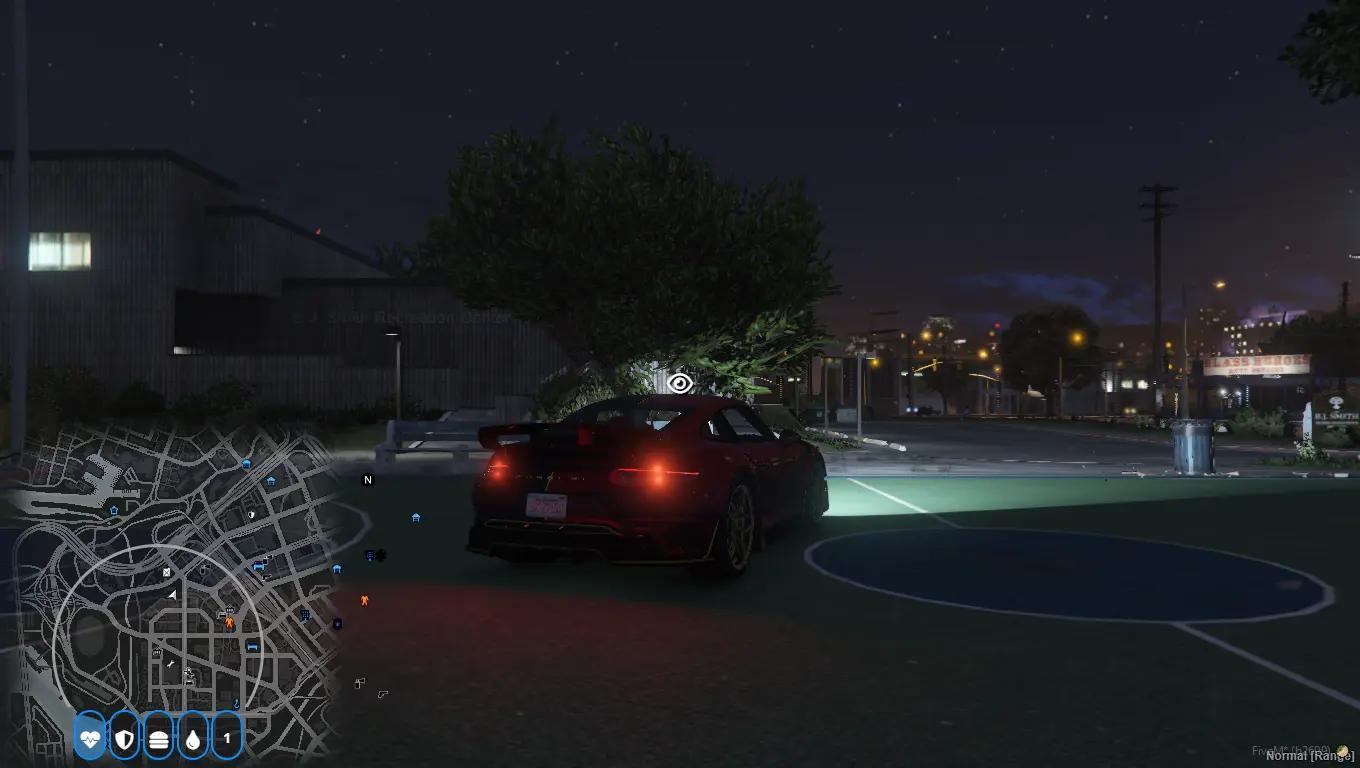The image size is (1360, 768).
Task: Click the eye interaction icon above the car
Action: pyautogui.click(x=680, y=383)
